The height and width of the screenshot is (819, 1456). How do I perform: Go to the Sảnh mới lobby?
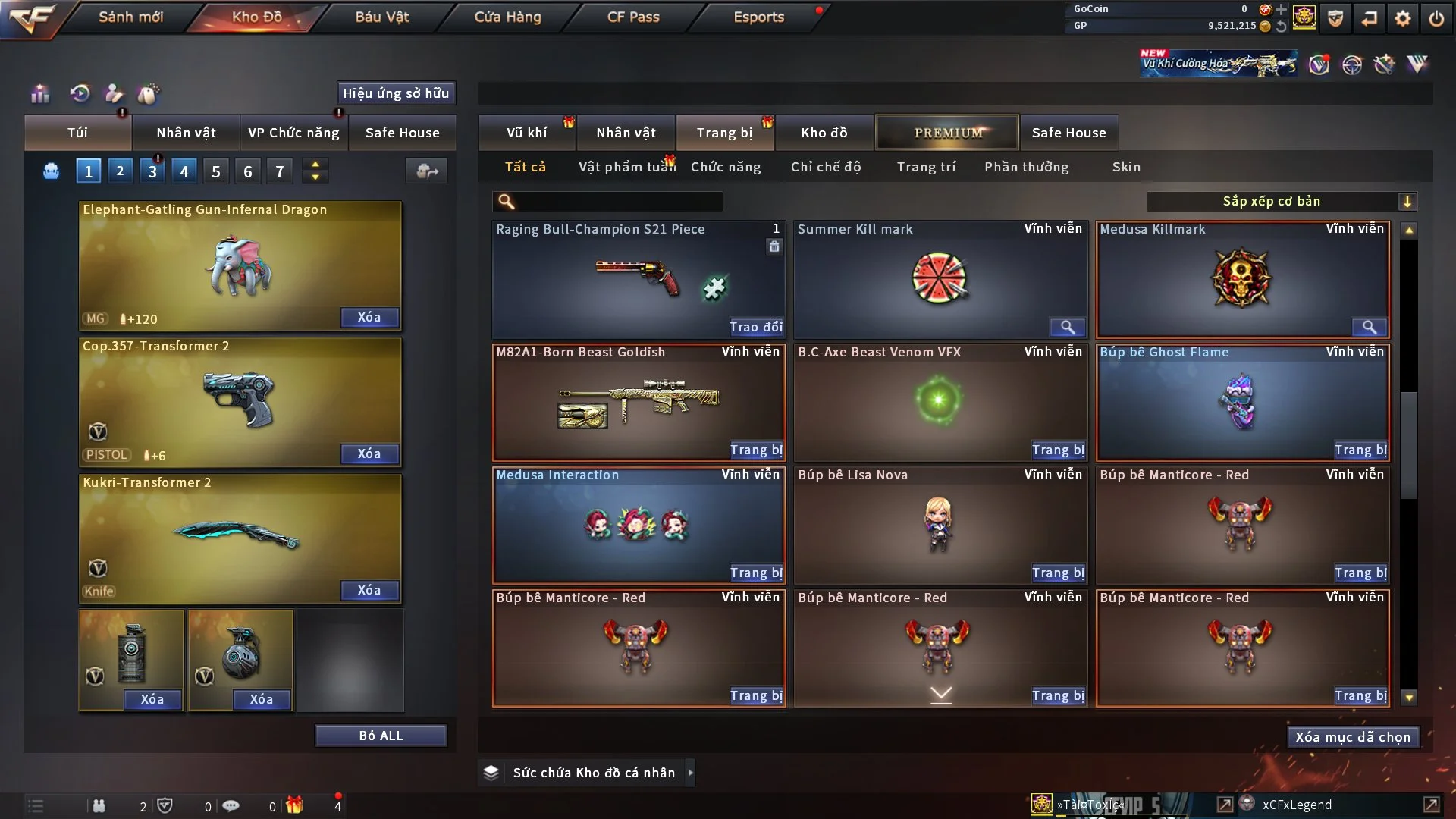pyautogui.click(x=130, y=17)
